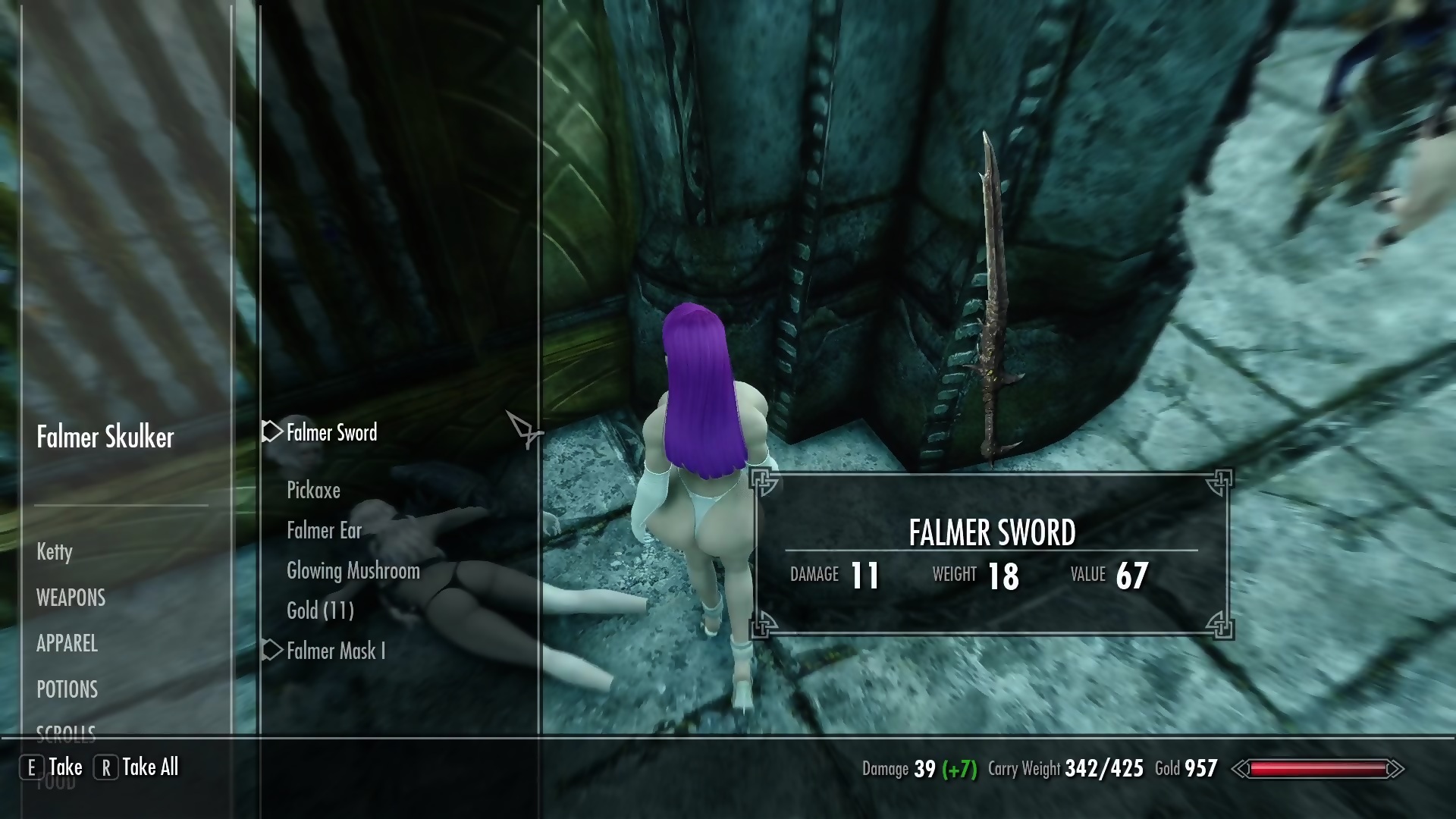Take the Gold (11) entry
The height and width of the screenshot is (819, 1456).
(320, 611)
